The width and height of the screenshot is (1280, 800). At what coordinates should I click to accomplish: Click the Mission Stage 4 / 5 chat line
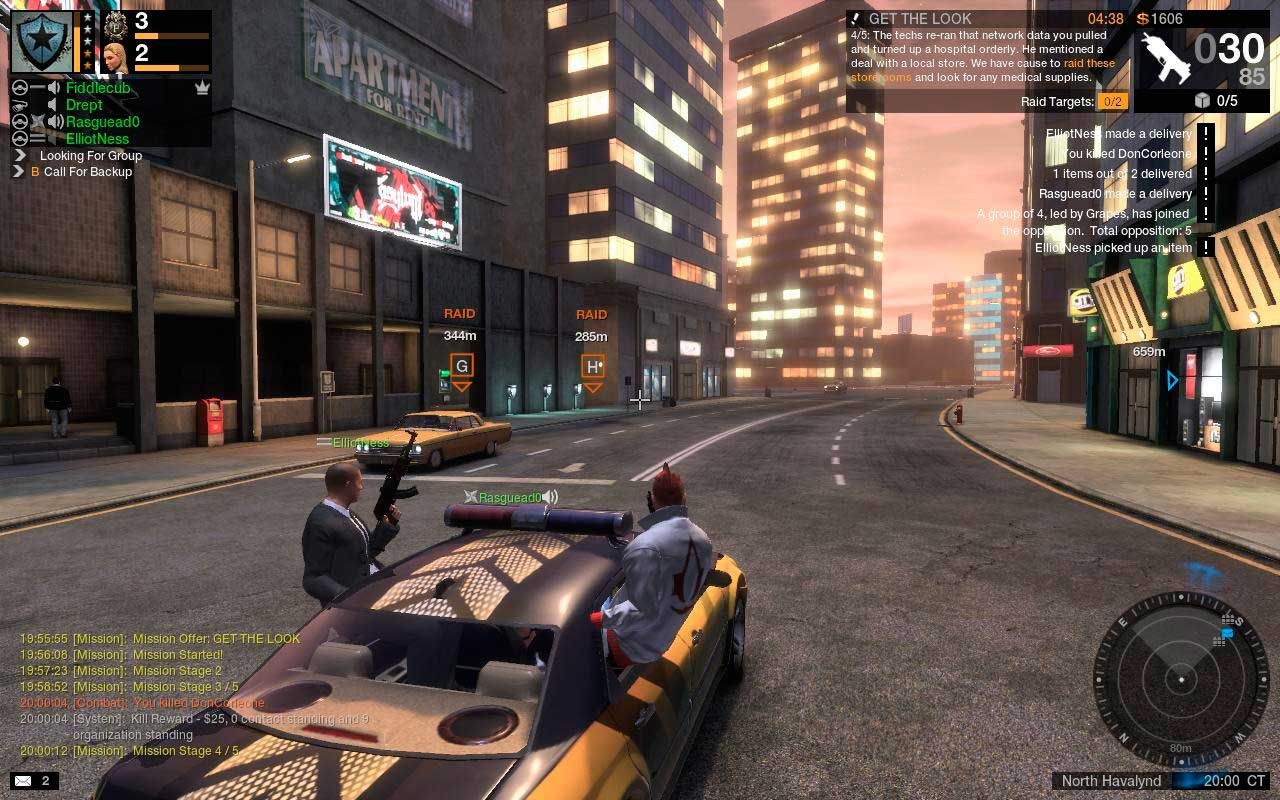point(185,751)
